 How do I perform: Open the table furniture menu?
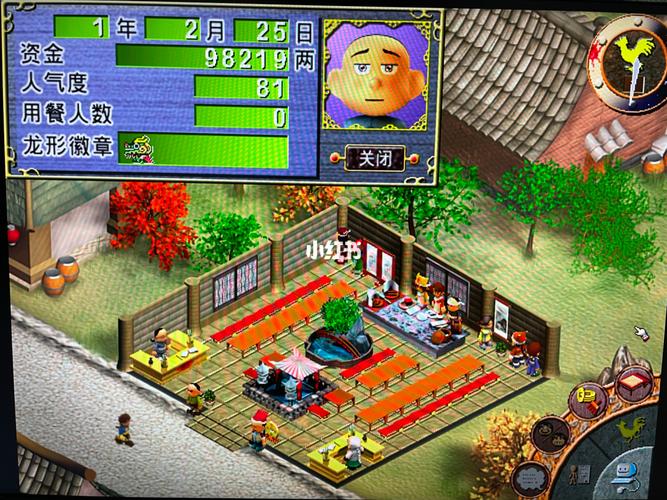point(633,385)
